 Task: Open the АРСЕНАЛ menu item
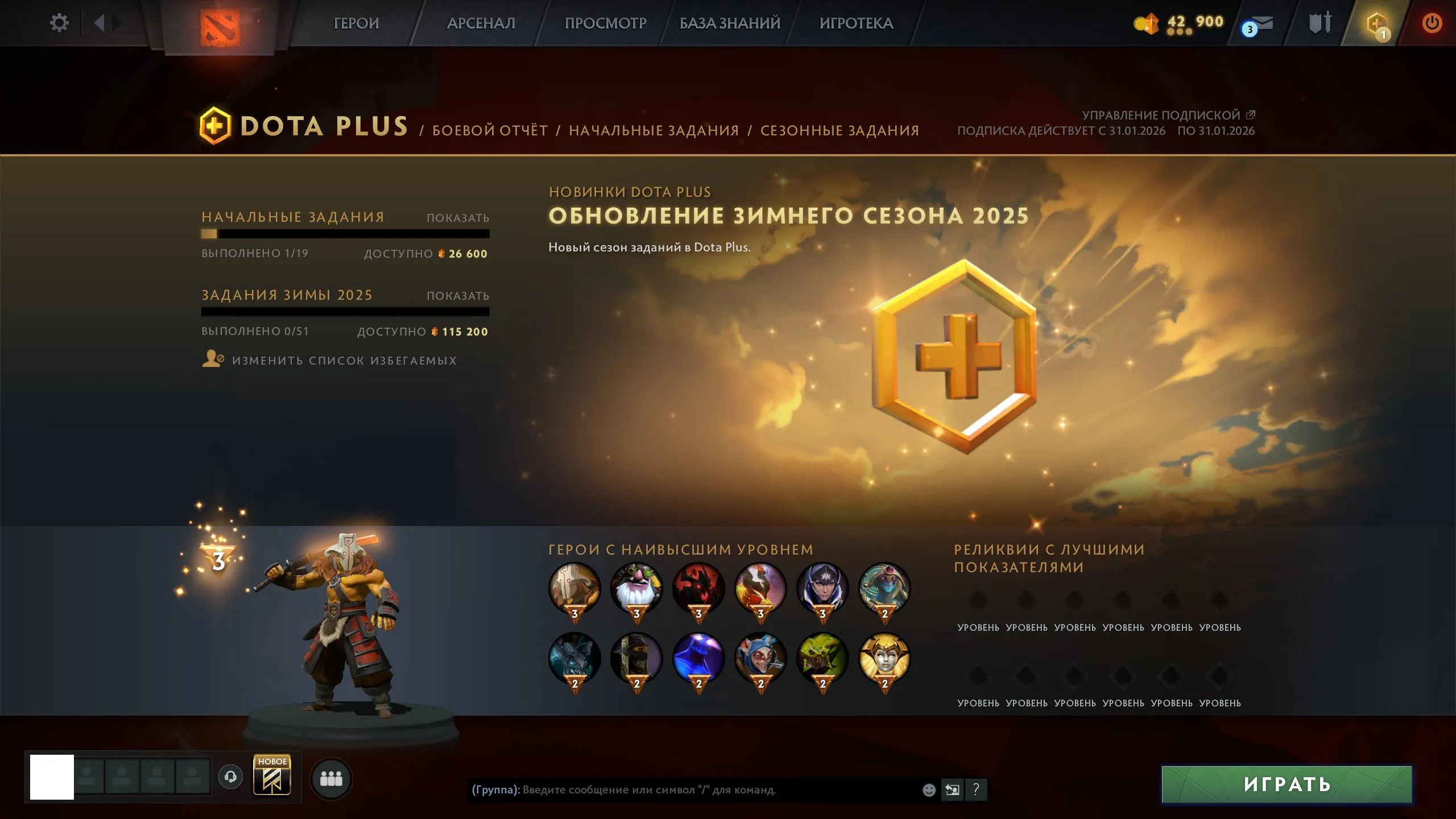coord(481,23)
